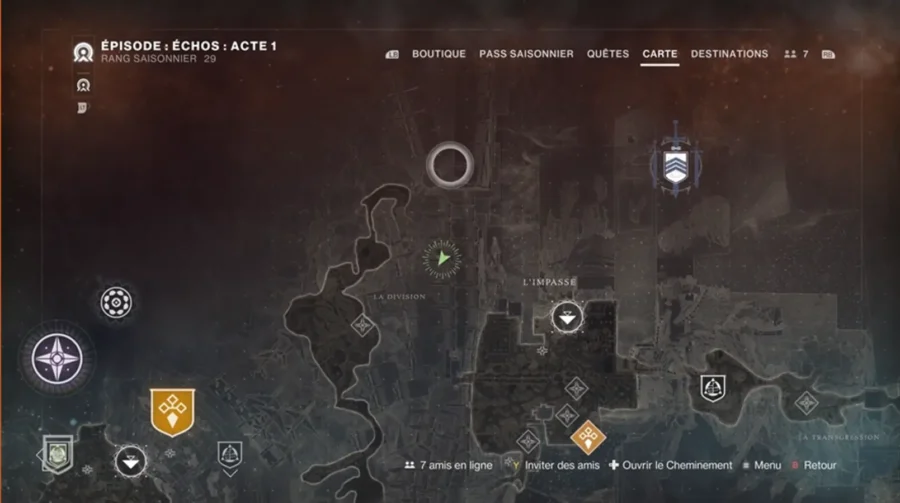Open the round dotted-wheel activity marker
The image size is (900, 503).
(x=116, y=302)
